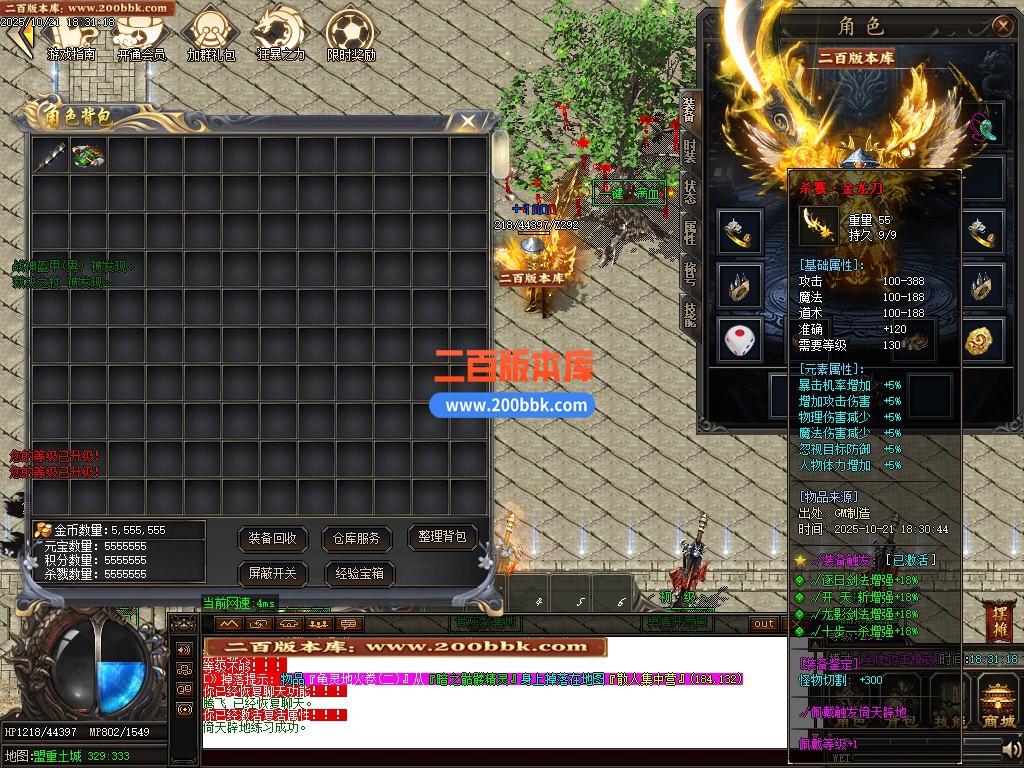Open the 限时奖励 timed rewards icon
This screenshot has width=1024, height=768.
[351, 36]
